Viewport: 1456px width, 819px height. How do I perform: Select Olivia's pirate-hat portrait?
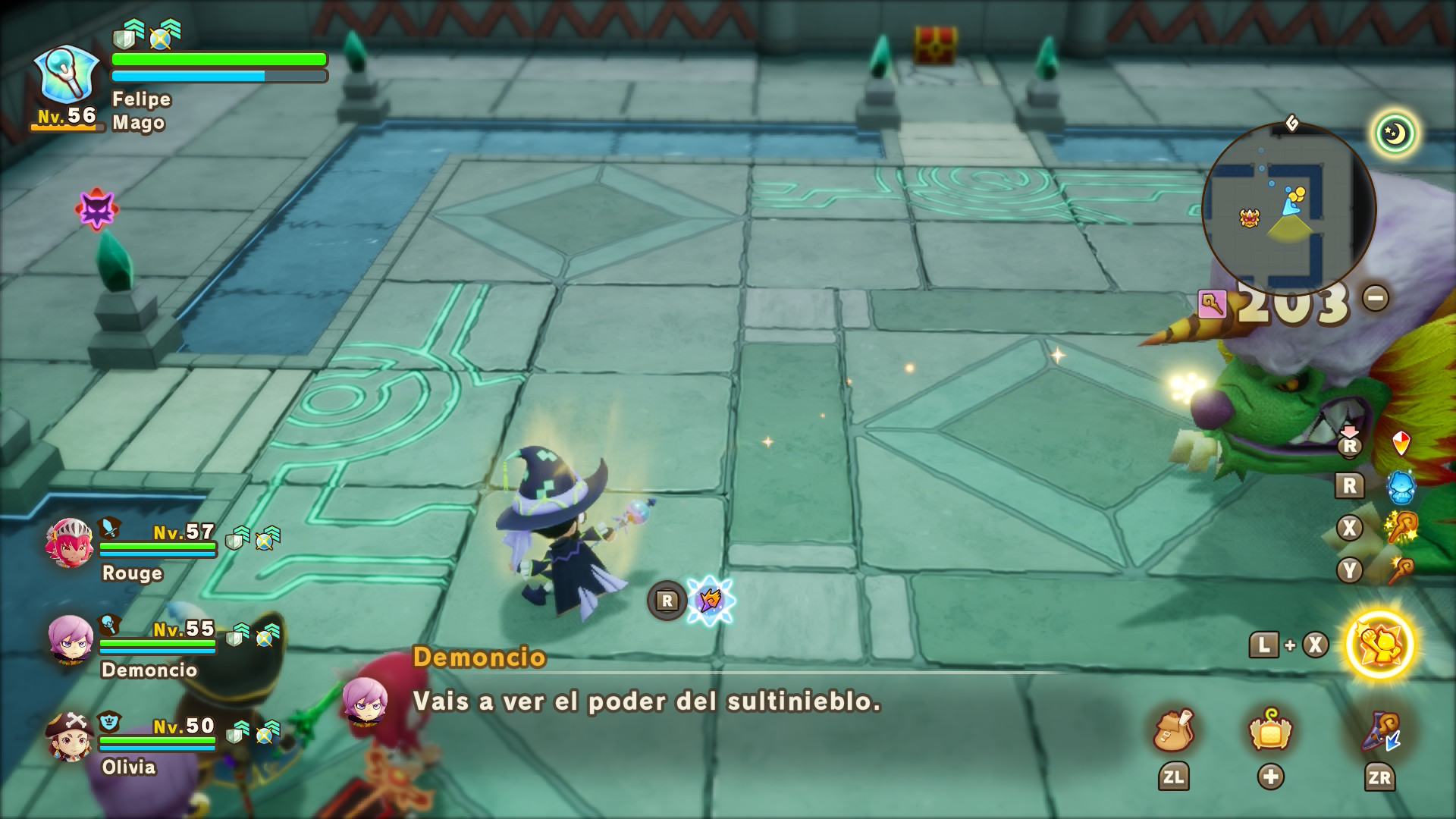(x=71, y=736)
